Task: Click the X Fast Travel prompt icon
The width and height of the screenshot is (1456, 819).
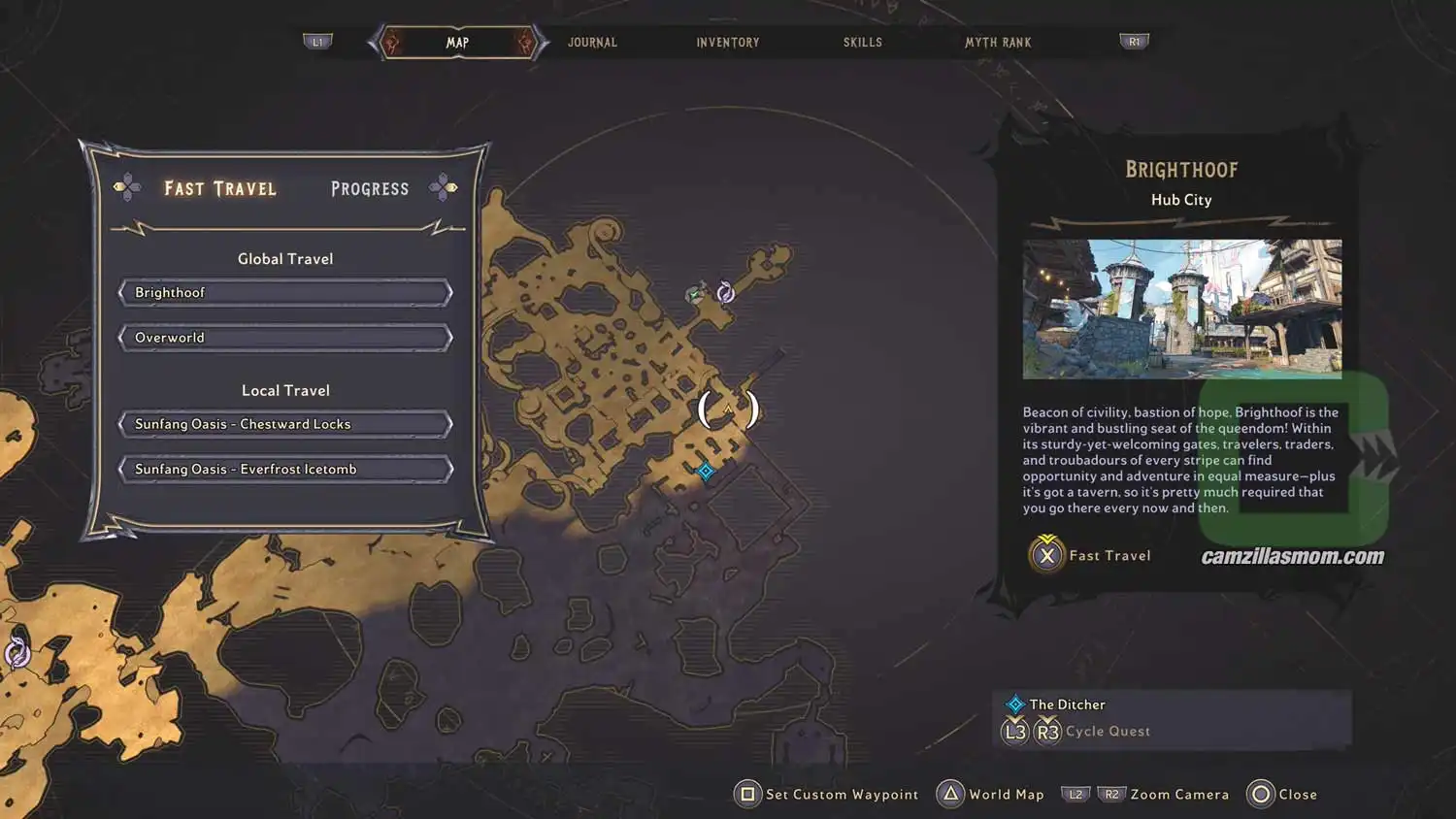Action: [1046, 555]
